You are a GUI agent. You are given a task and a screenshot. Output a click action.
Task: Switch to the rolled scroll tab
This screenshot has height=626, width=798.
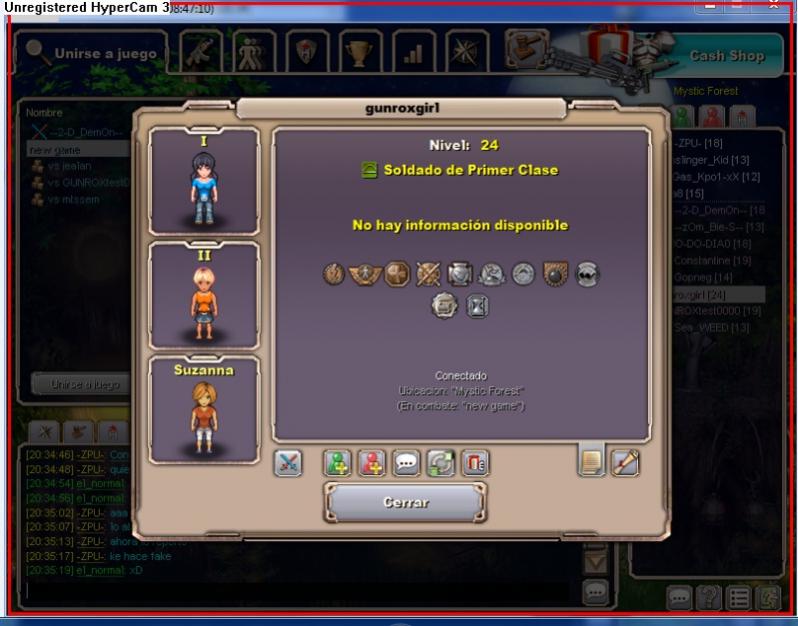click(626, 462)
